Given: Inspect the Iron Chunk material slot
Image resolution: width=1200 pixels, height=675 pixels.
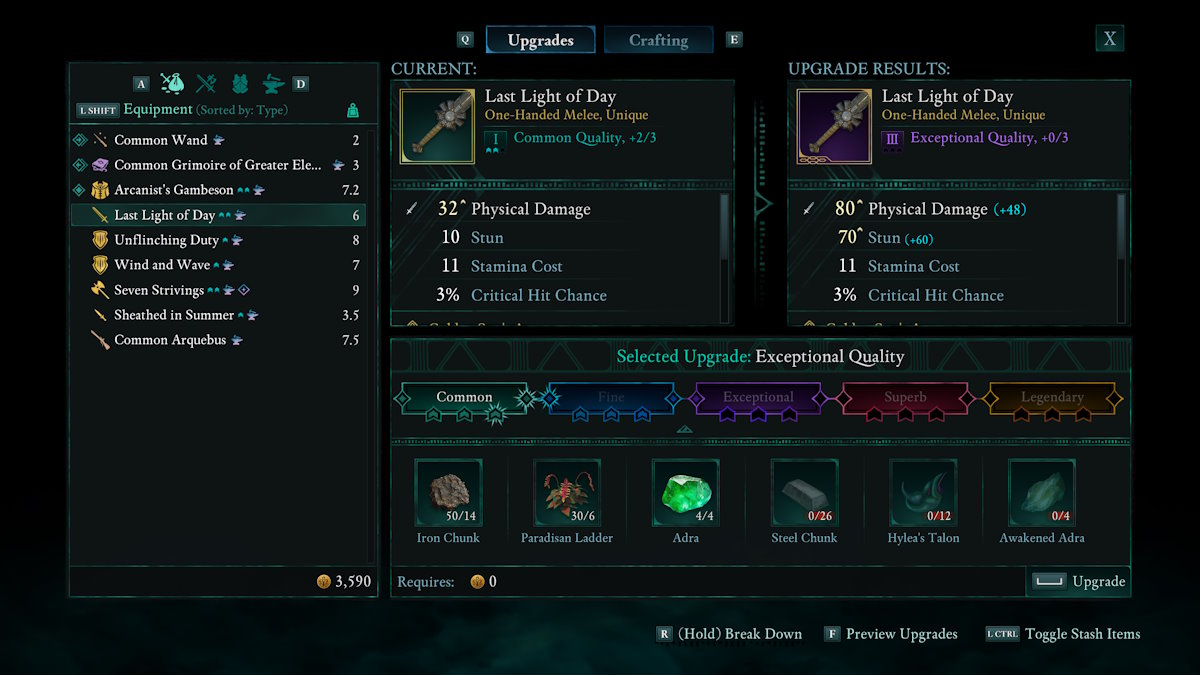Looking at the screenshot, I should pos(448,493).
